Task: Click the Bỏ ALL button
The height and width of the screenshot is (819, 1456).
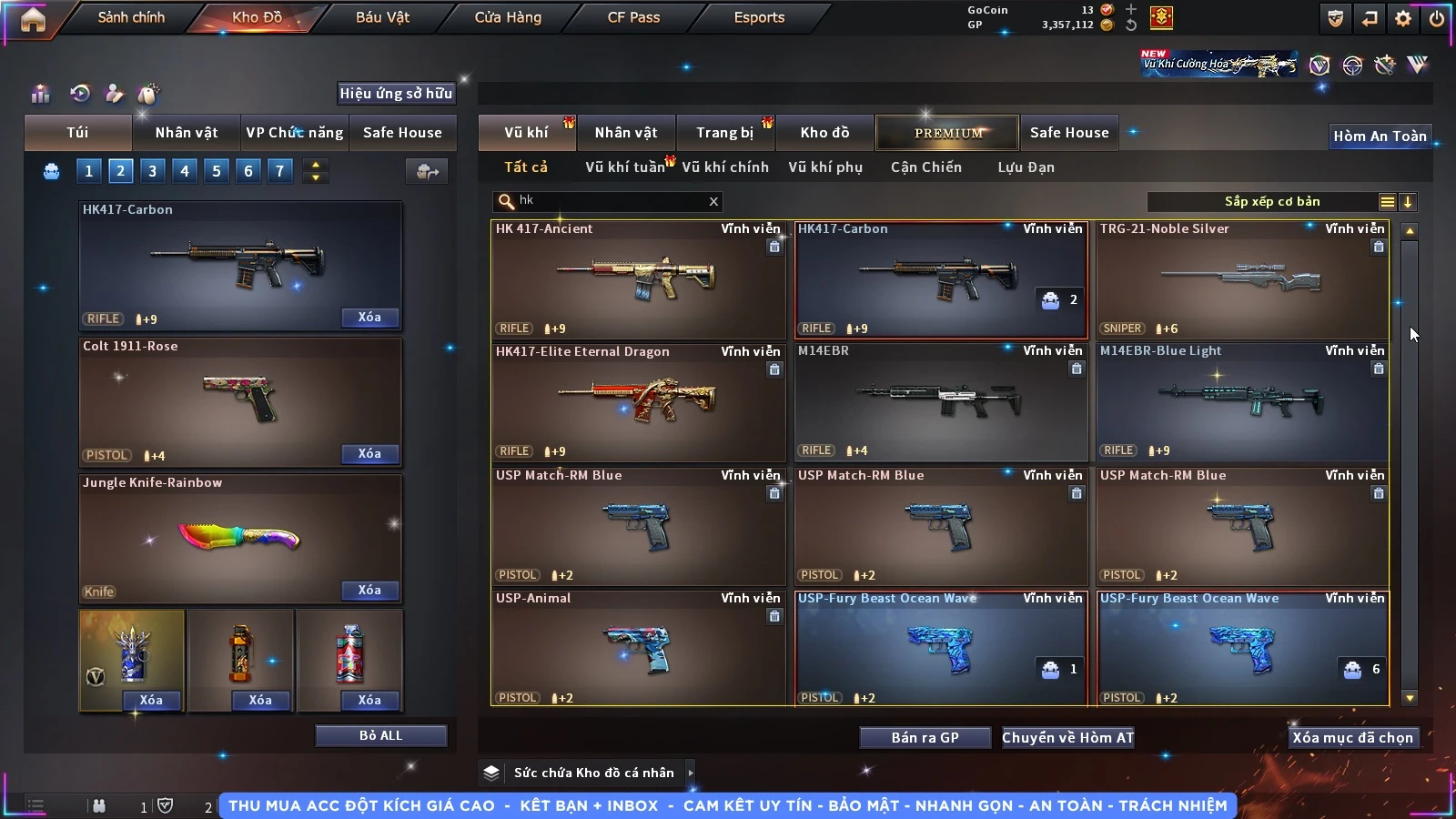Action: [x=380, y=735]
